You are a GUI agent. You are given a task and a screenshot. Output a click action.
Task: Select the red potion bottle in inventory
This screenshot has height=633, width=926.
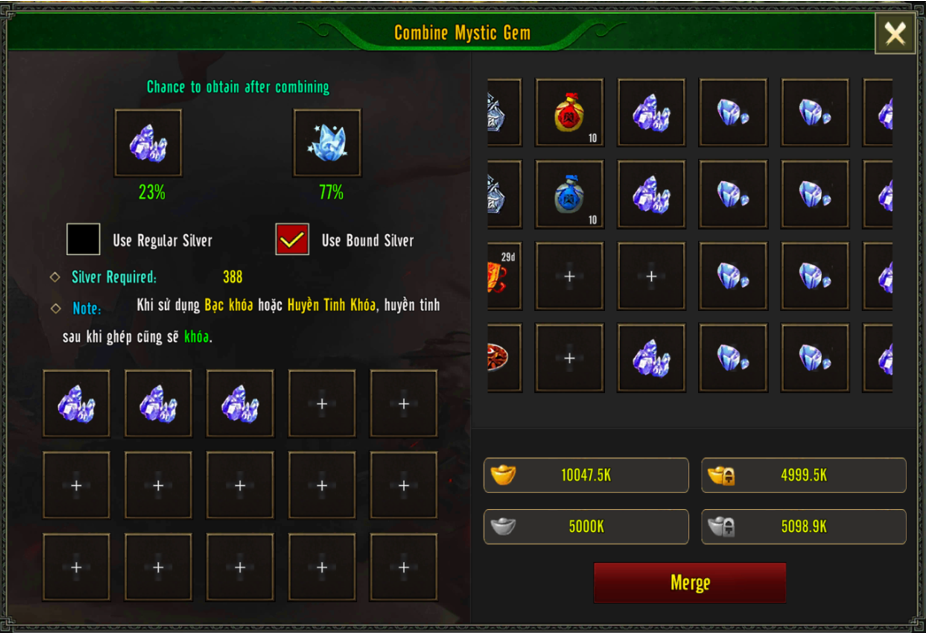tap(569, 113)
